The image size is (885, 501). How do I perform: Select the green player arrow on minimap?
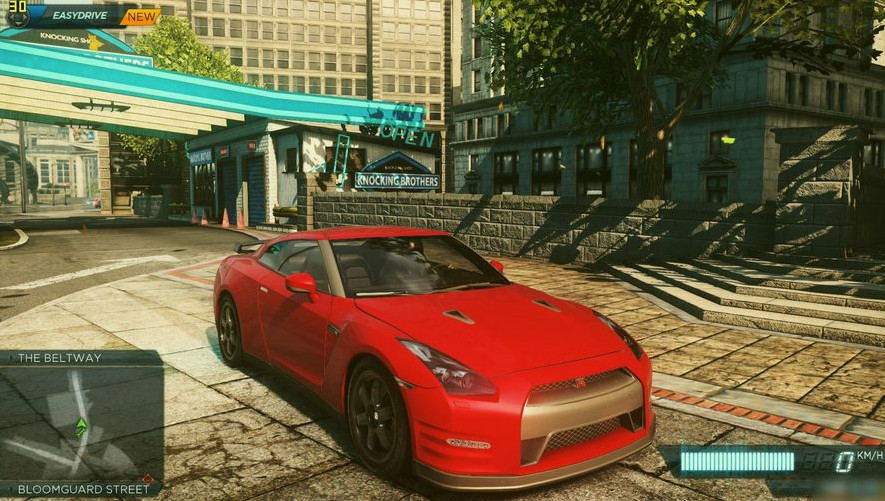[81, 427]
